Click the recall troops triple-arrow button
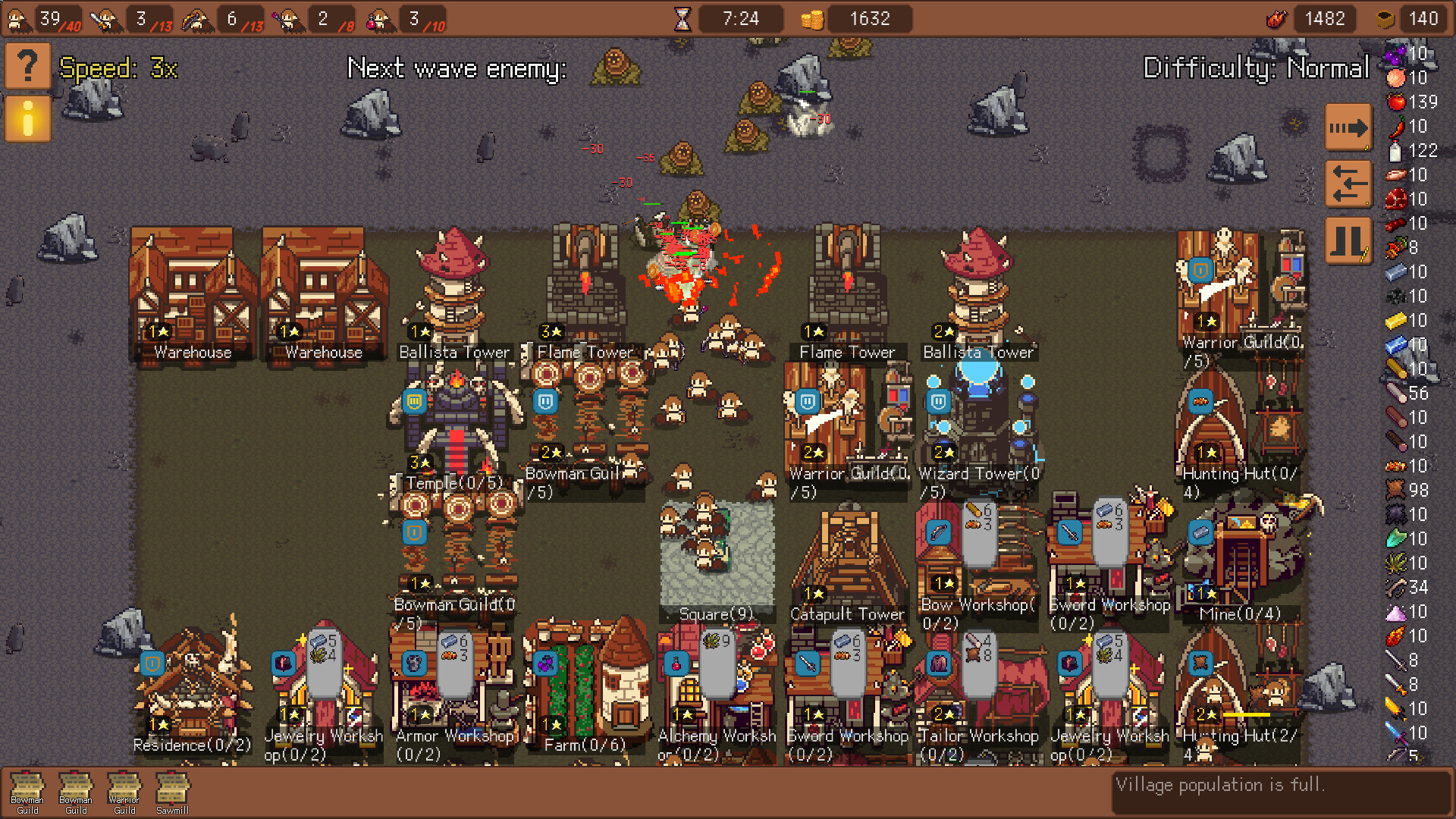1456x819 pixels. pyautogui.click(x=1348, y=184)
